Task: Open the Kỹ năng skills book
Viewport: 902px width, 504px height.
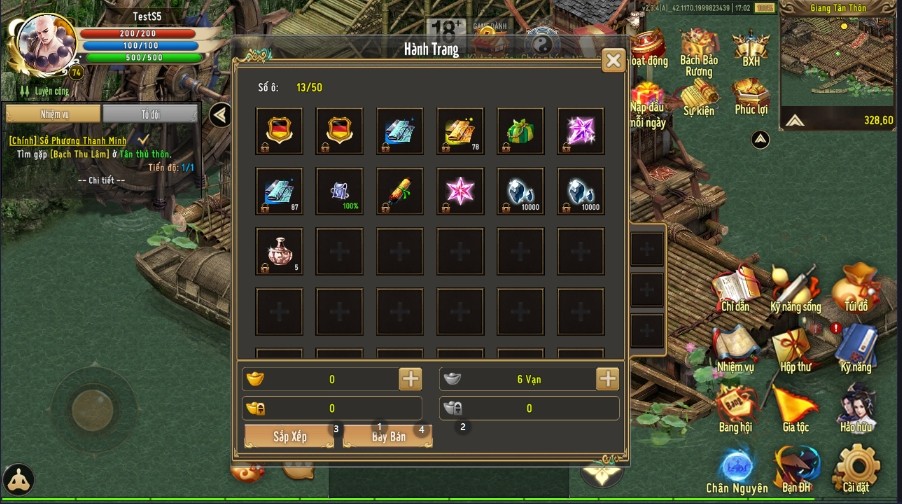Action: 855,348
